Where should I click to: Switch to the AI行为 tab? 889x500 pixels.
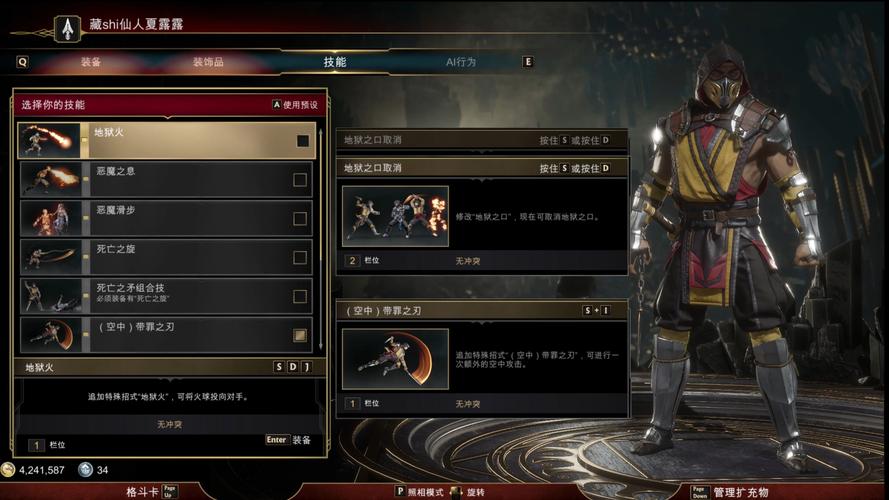[x=460, y=62]
